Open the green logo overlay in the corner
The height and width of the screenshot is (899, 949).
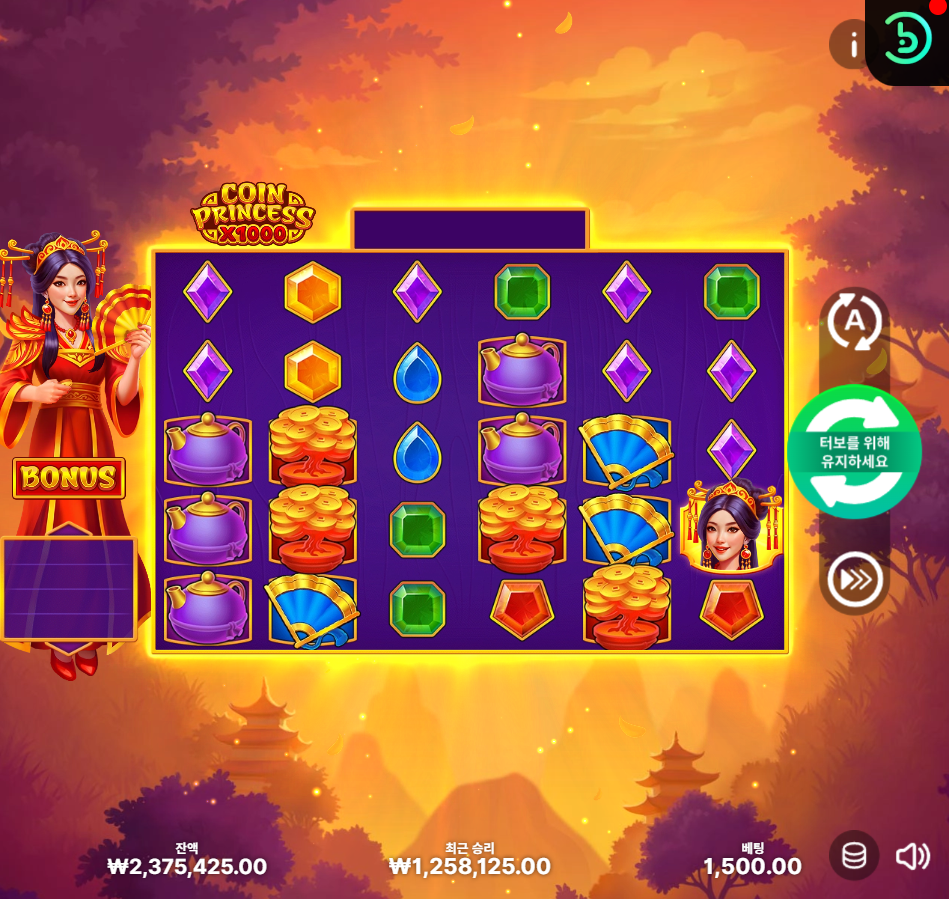point(906,40)
